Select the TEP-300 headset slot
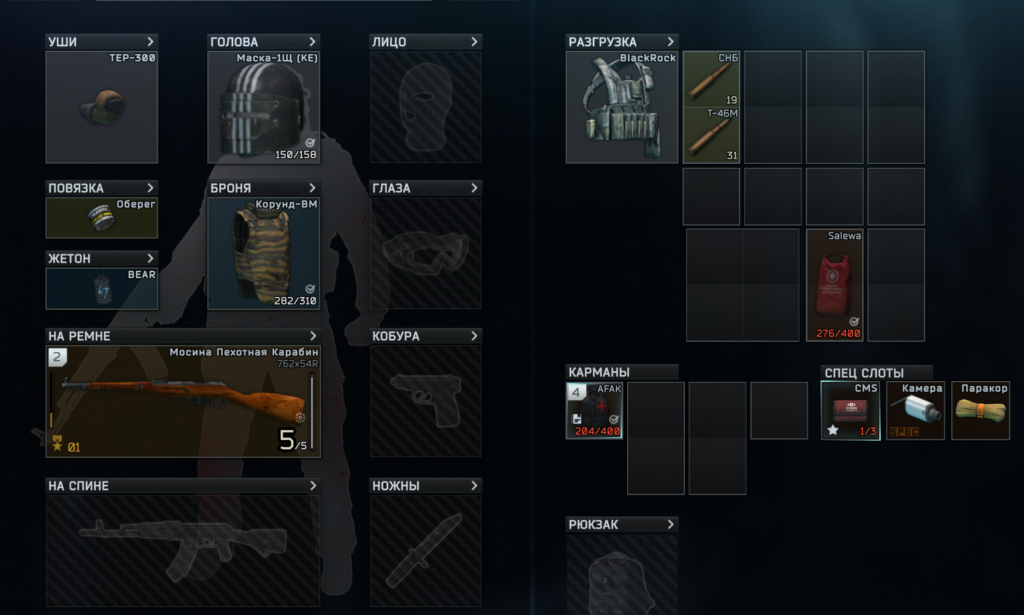 pos(101,106)
